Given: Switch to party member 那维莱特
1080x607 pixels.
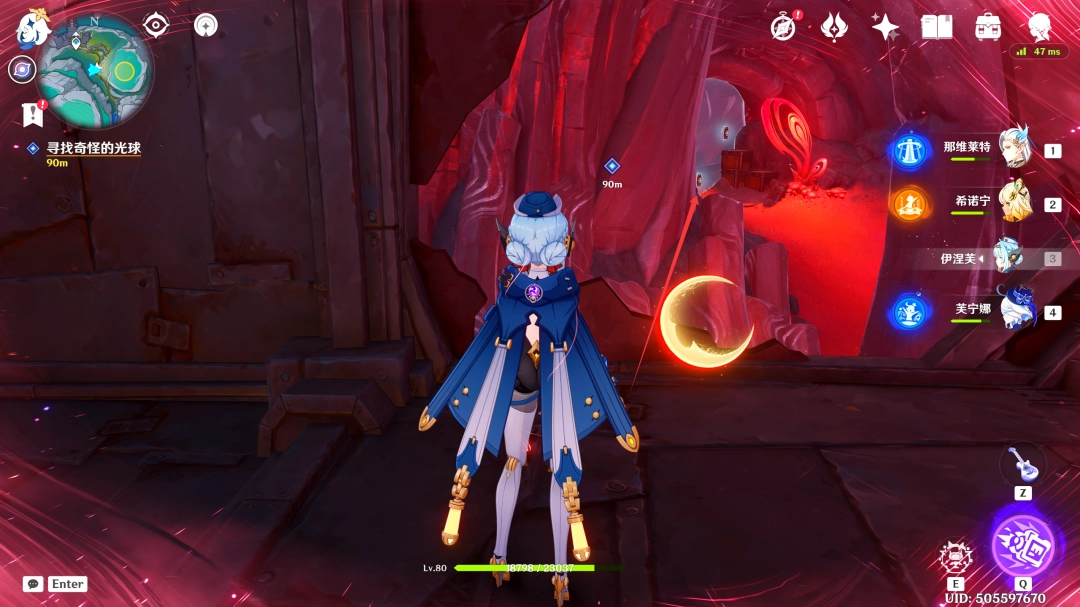Looking at the screenshot, I should point(1016,149).
